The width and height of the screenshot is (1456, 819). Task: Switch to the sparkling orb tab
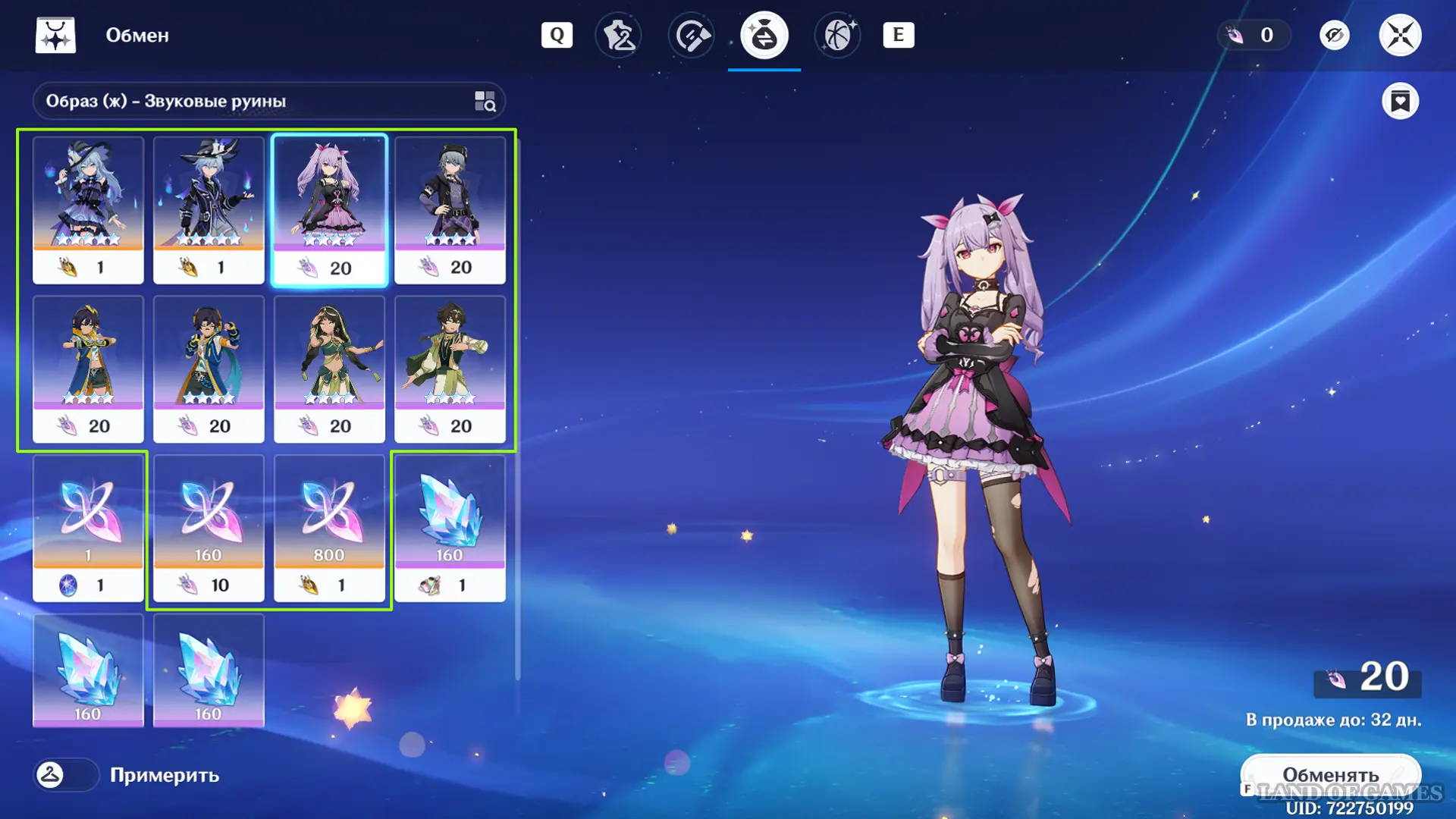837,36
